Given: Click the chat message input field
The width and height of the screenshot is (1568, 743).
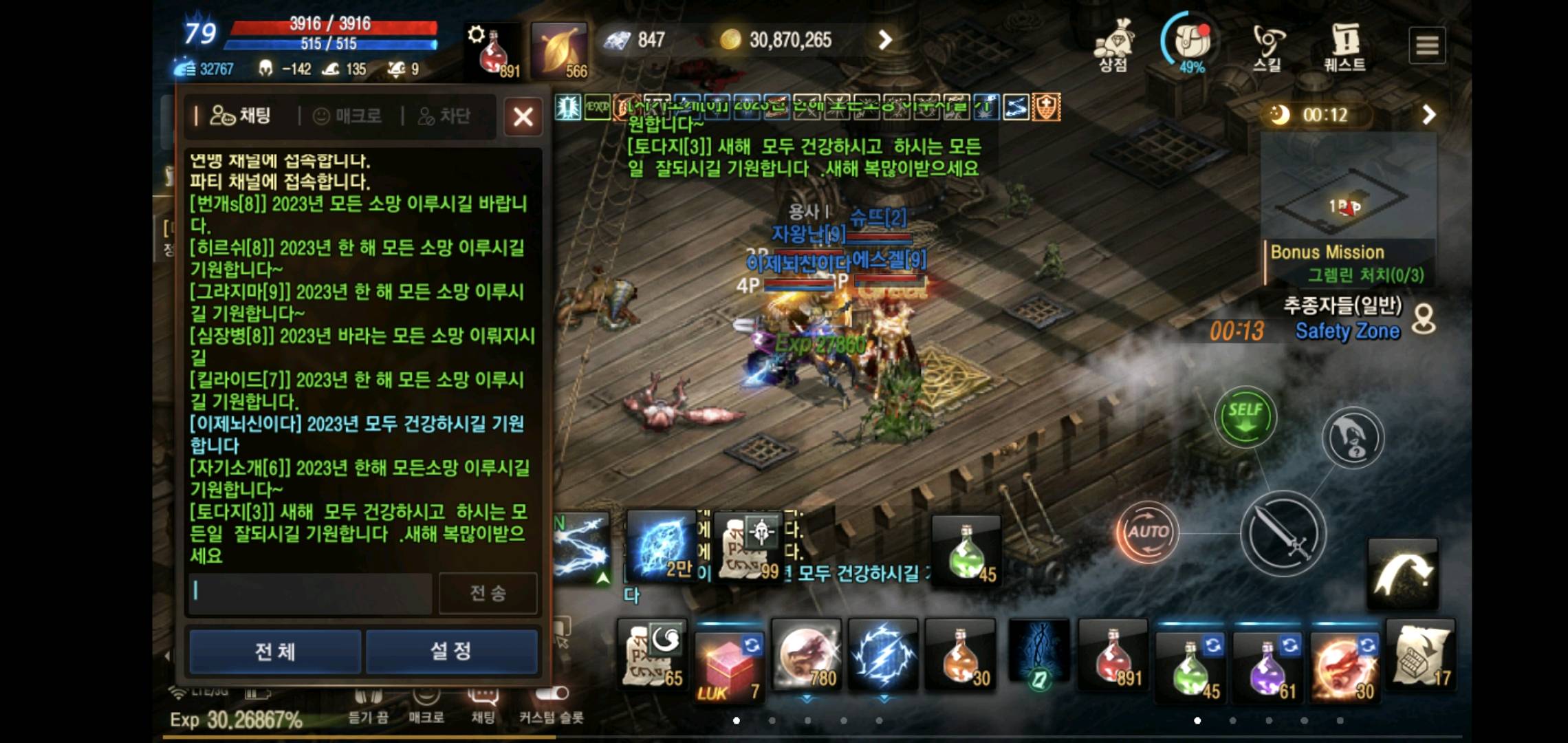Looking at the screenshot, I should (x=309, y=593).
